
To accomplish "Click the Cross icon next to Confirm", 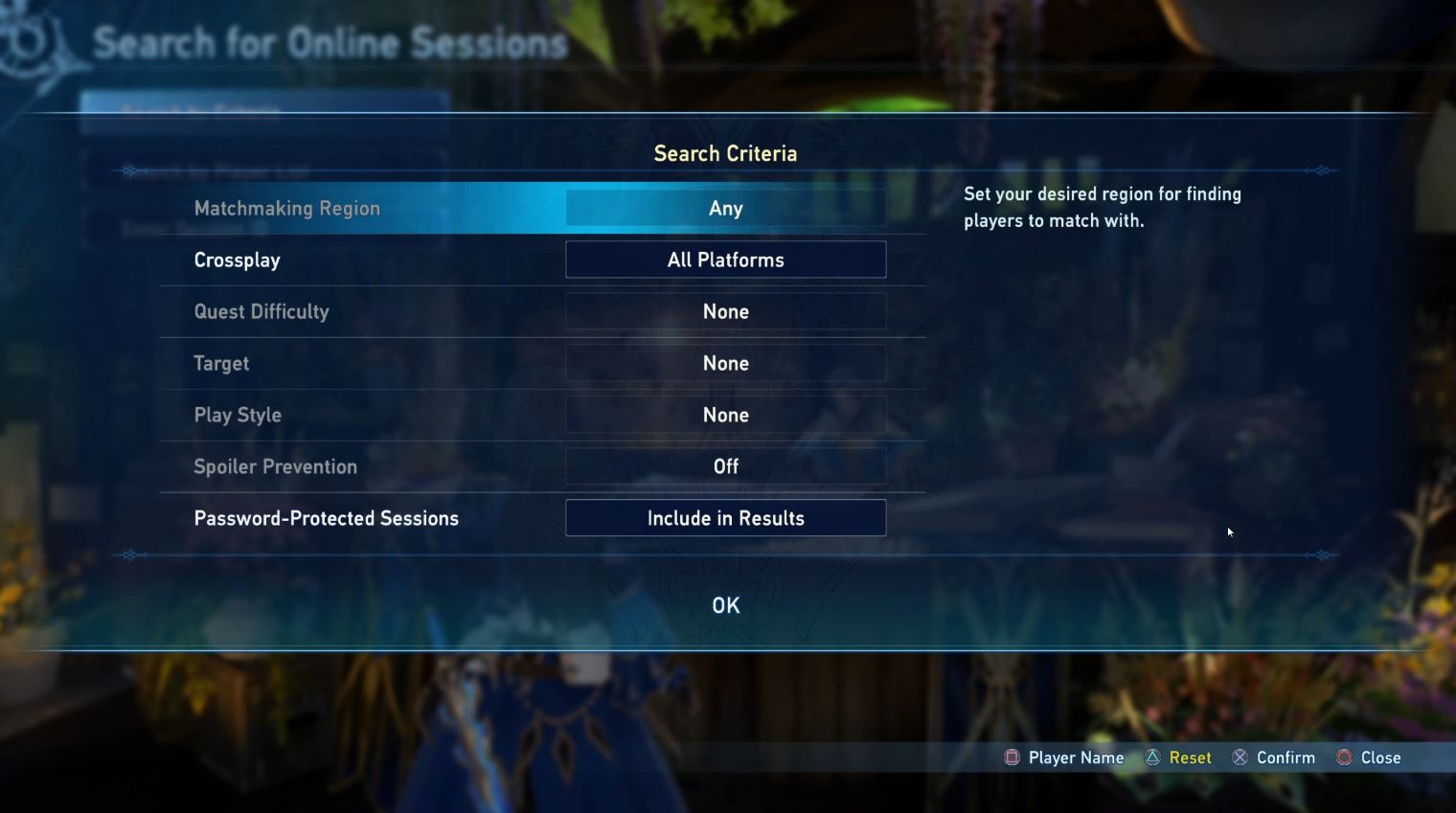I will point(1239,757).
